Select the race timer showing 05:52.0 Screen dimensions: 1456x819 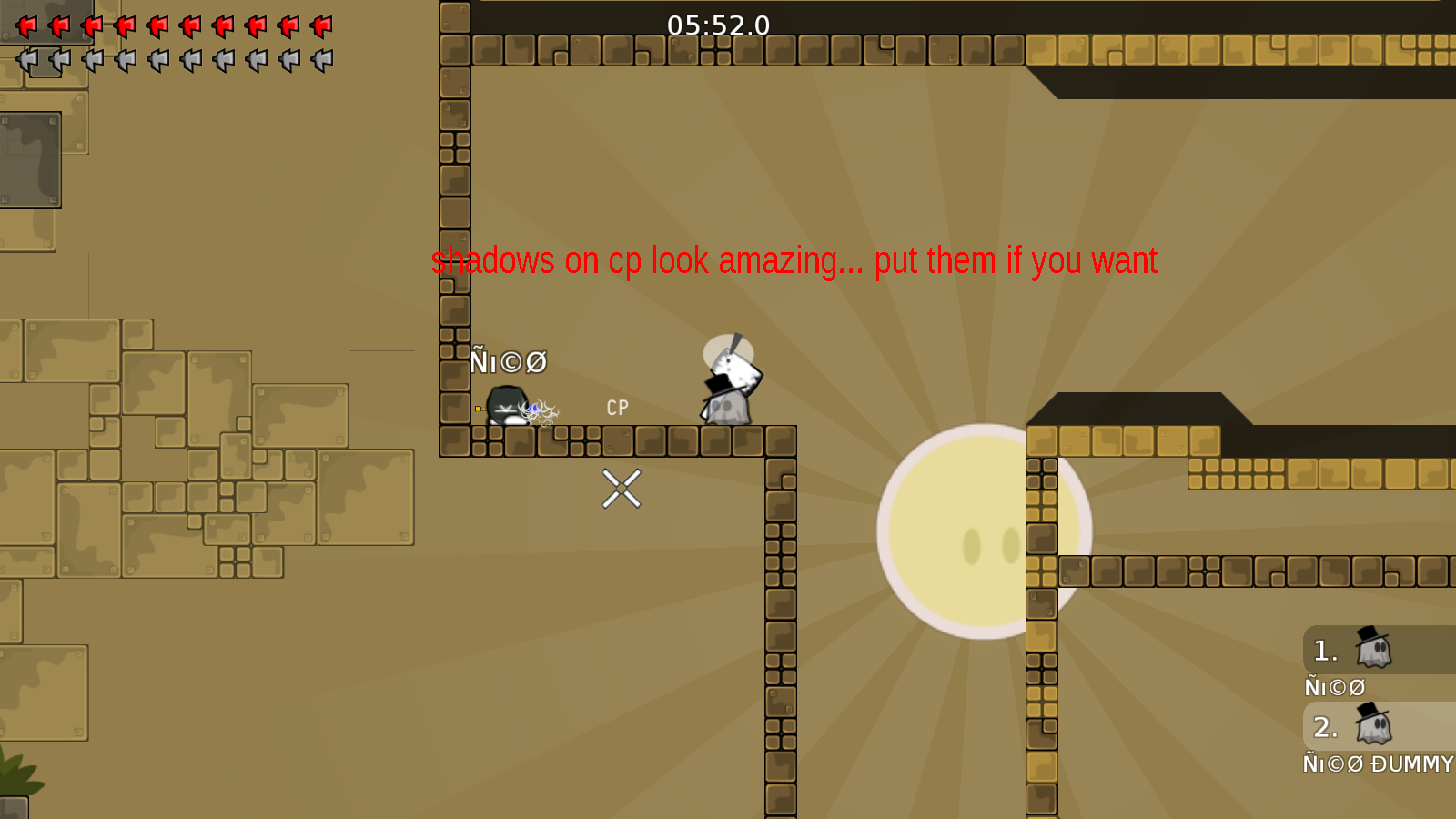point(717,25)
